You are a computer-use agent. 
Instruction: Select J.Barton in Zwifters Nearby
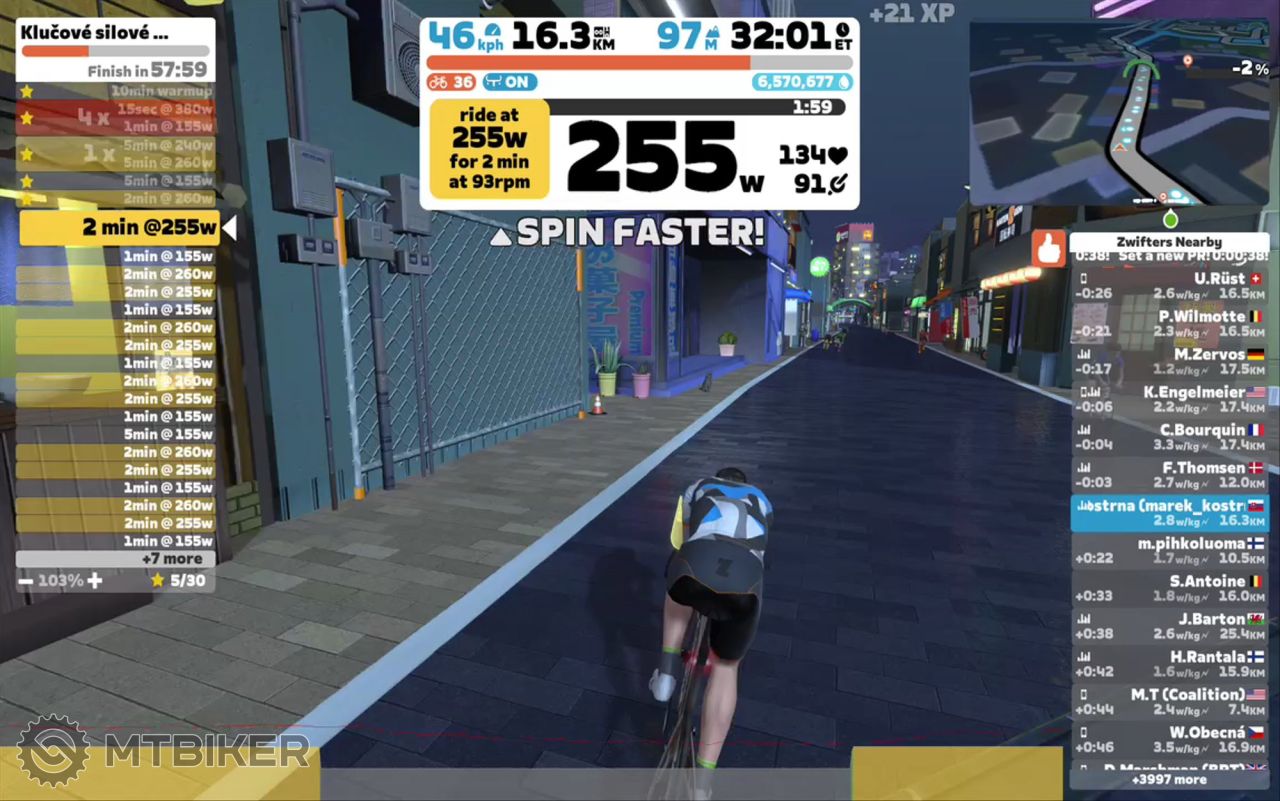click(1169, 626)
